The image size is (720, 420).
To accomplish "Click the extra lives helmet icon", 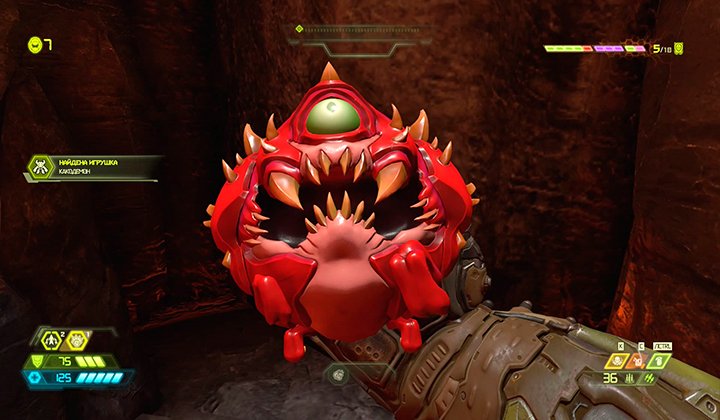I will [35, 44].
